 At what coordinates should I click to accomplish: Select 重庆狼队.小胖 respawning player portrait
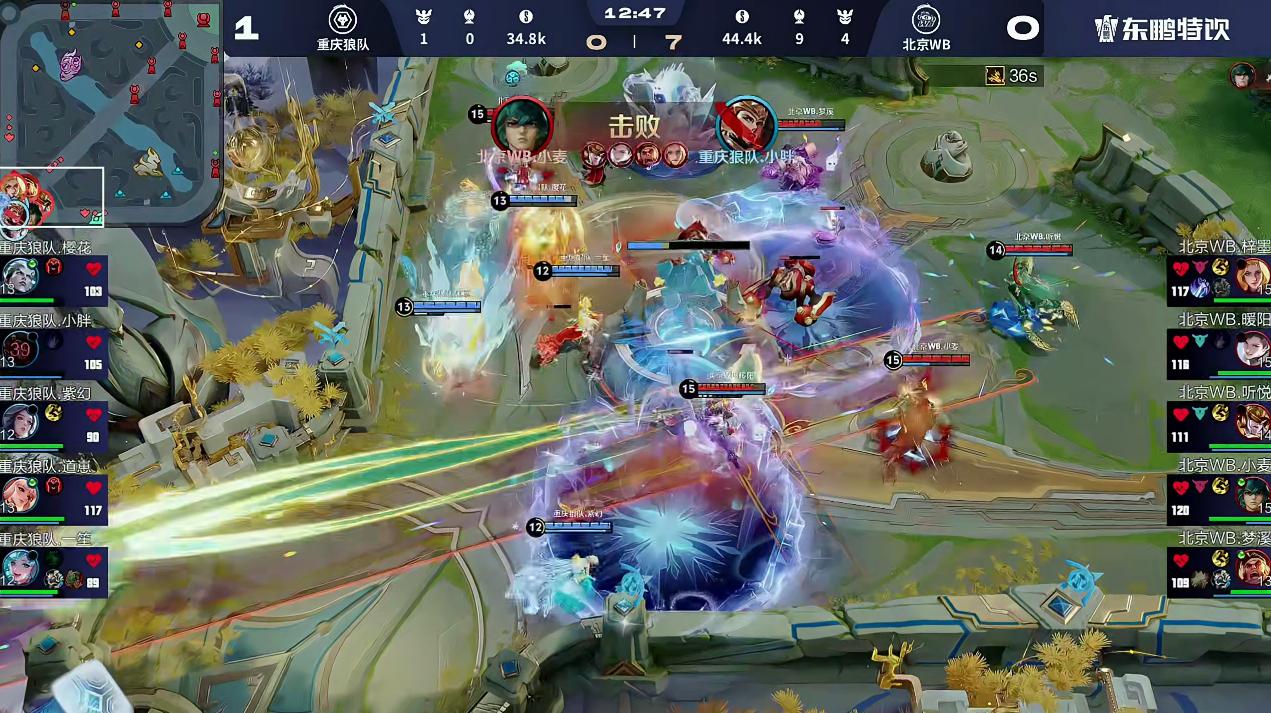tap(20, 348)
